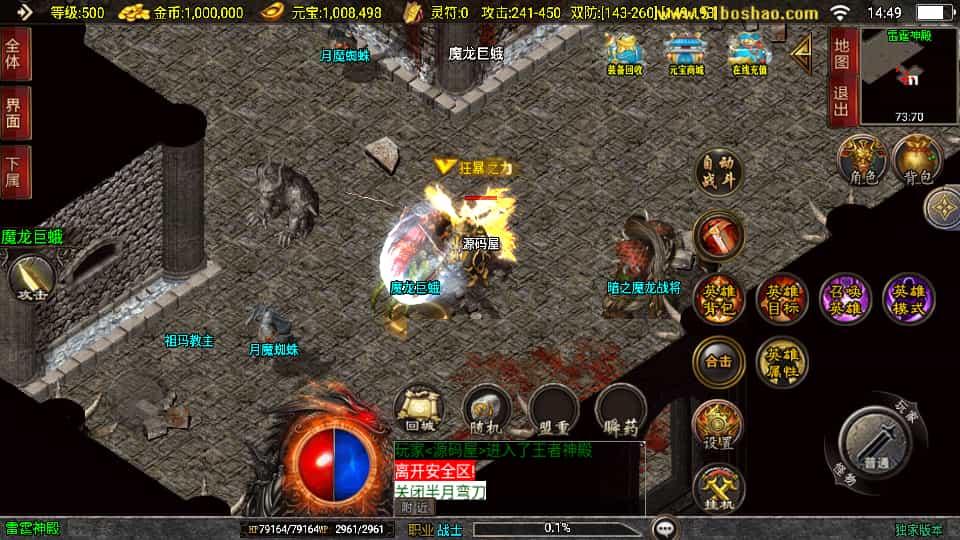Open the 角色 character sheet
Image resolution: width=960 pixels, height=540 pixels.
(862, 160)
